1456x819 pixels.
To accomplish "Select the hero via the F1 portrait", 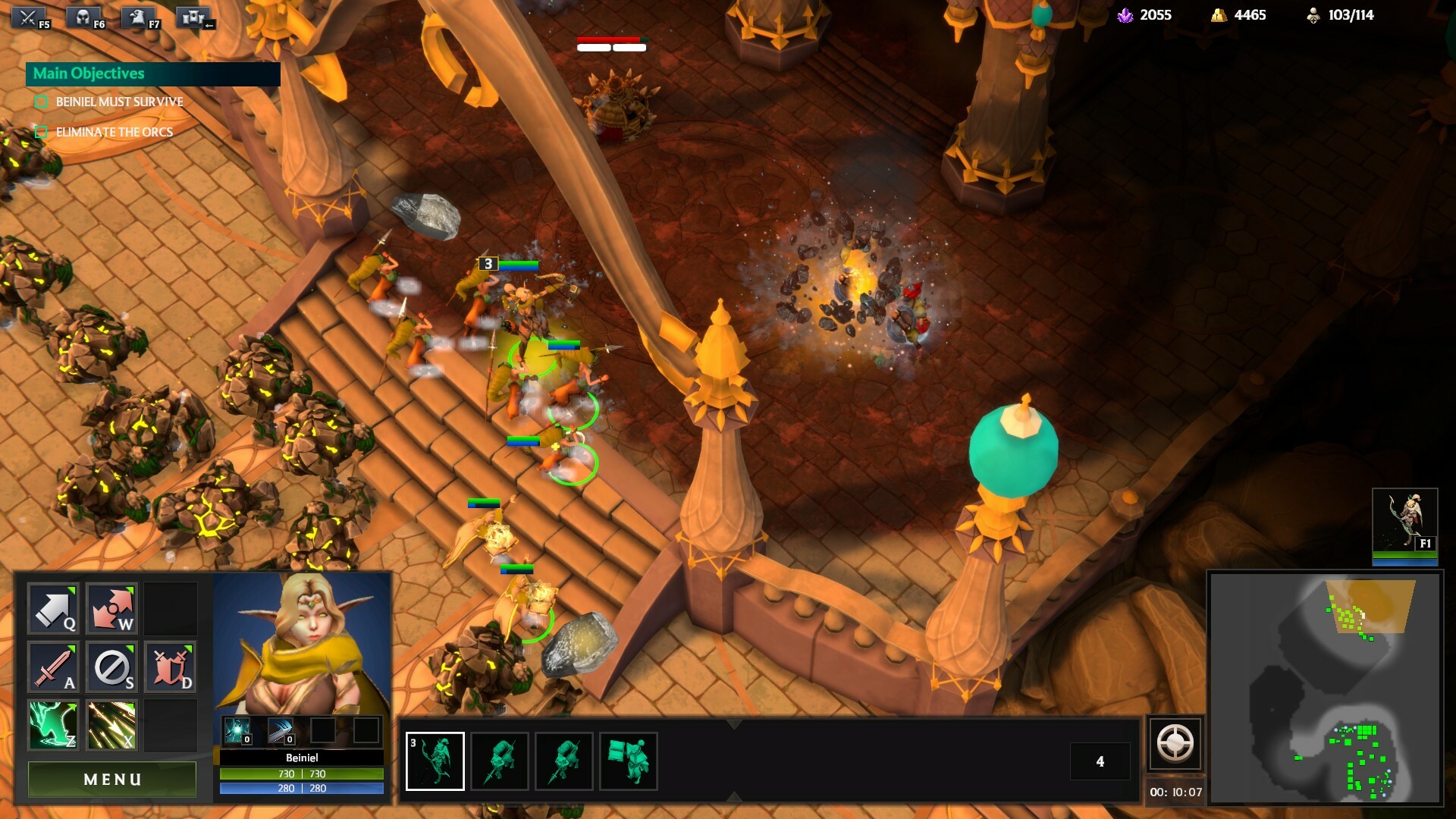I will point(1404,522).
